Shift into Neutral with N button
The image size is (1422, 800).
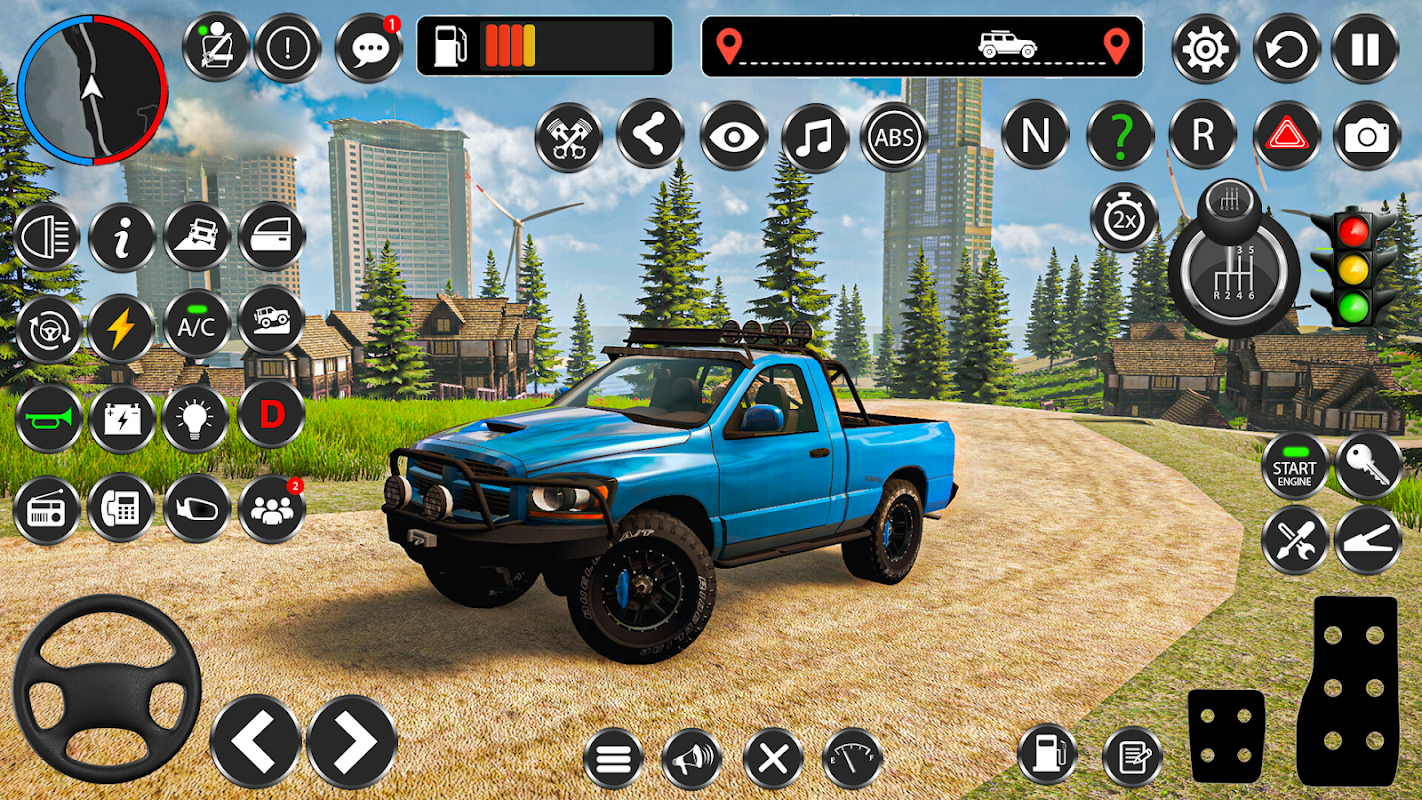[x=1035, y=135]
